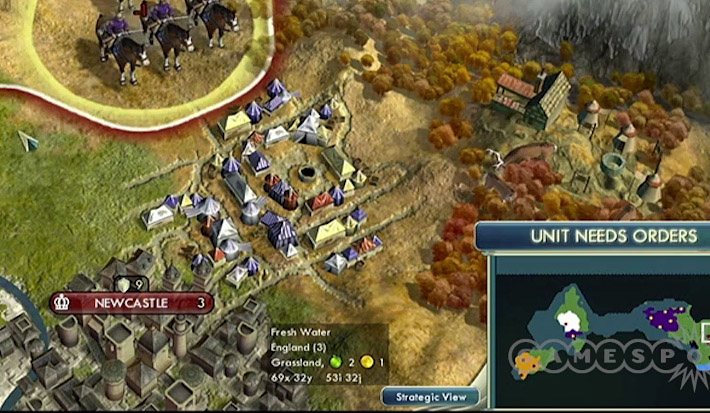Open the Newcastle city banner
The width and height of the screenshot is (710, 413).
click(x=132, y=302)
